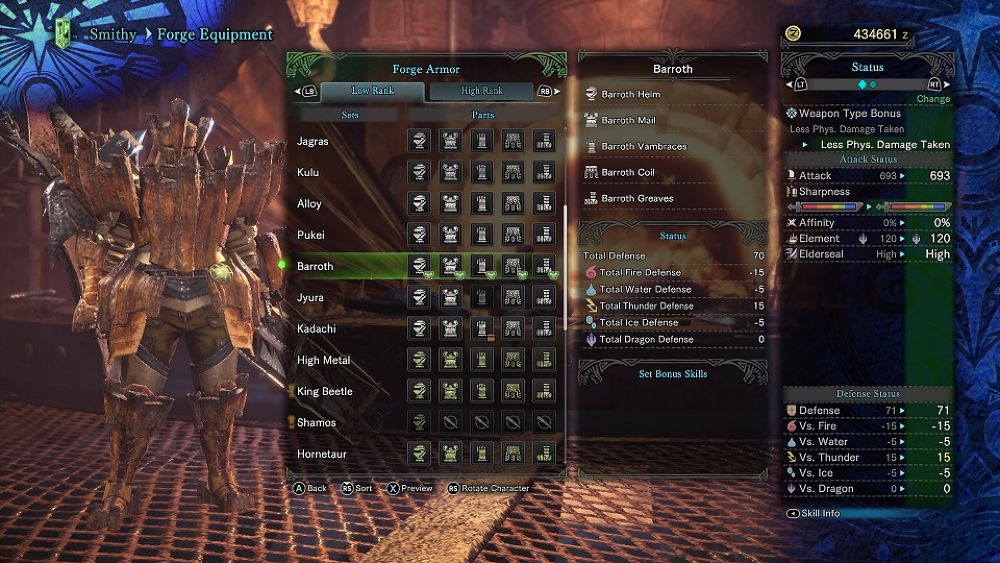Select the Barroth Vambraces entry
Screen dimensions: 1000x563
(644, 147)
